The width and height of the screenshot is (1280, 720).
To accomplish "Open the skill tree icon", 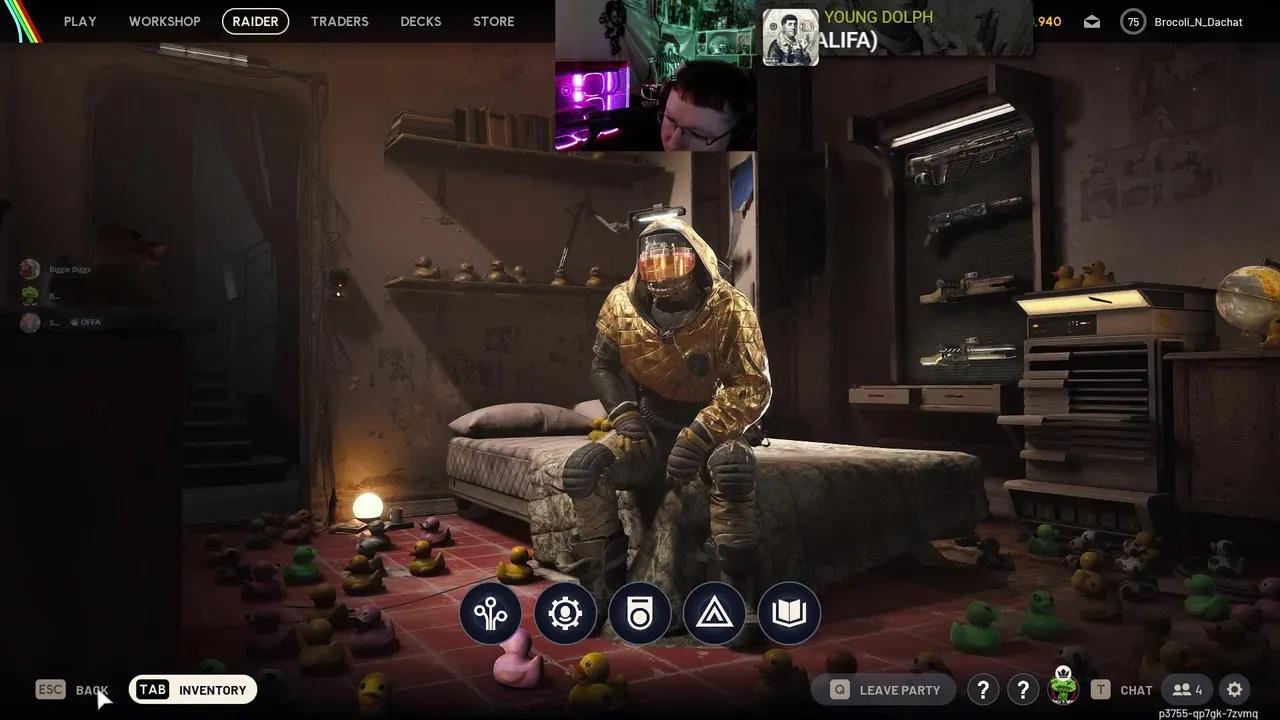I will coord(489,614).
